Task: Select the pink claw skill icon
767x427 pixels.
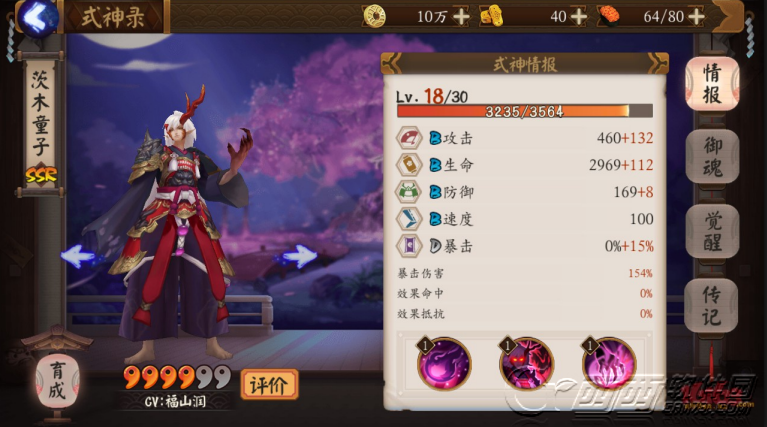Action: (609, 363)
